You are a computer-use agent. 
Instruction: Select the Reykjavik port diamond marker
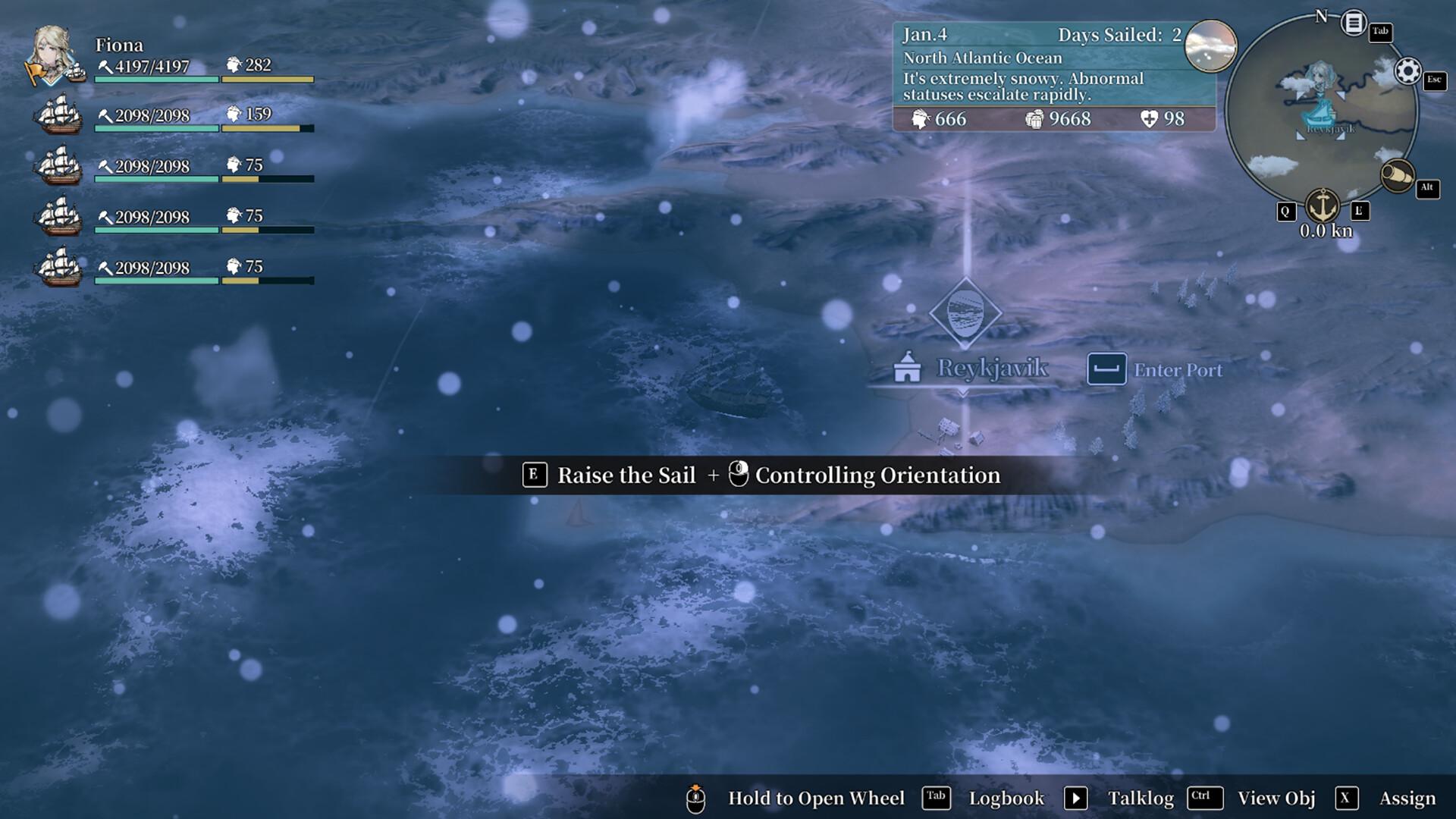coord(965,313)
